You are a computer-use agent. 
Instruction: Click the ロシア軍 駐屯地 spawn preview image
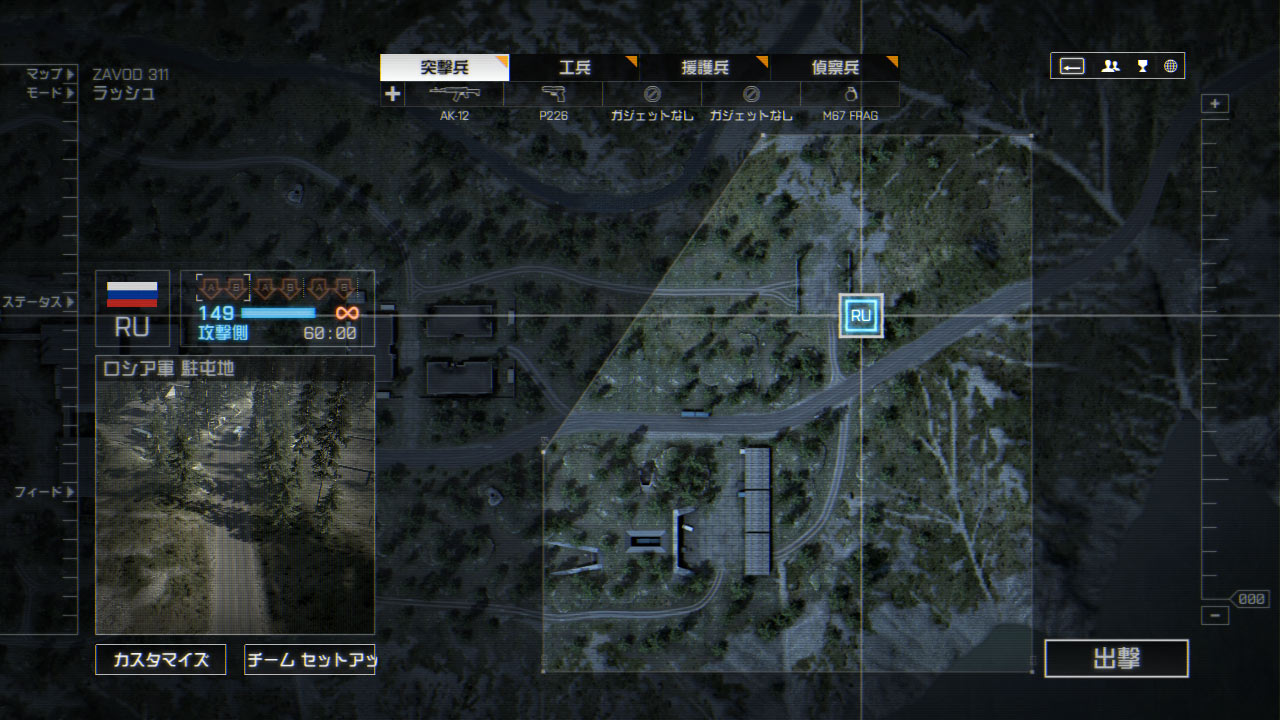click(x=235, y=507)
